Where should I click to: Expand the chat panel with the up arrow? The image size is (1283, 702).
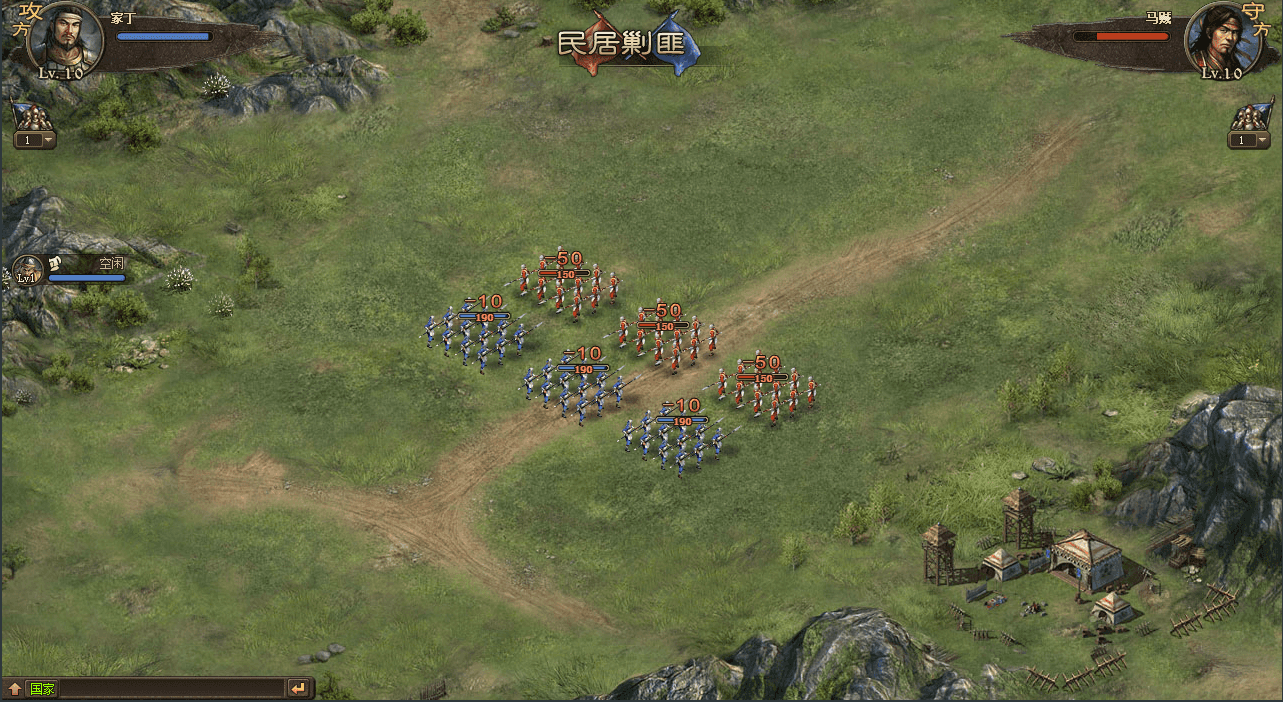coord(15,688)
